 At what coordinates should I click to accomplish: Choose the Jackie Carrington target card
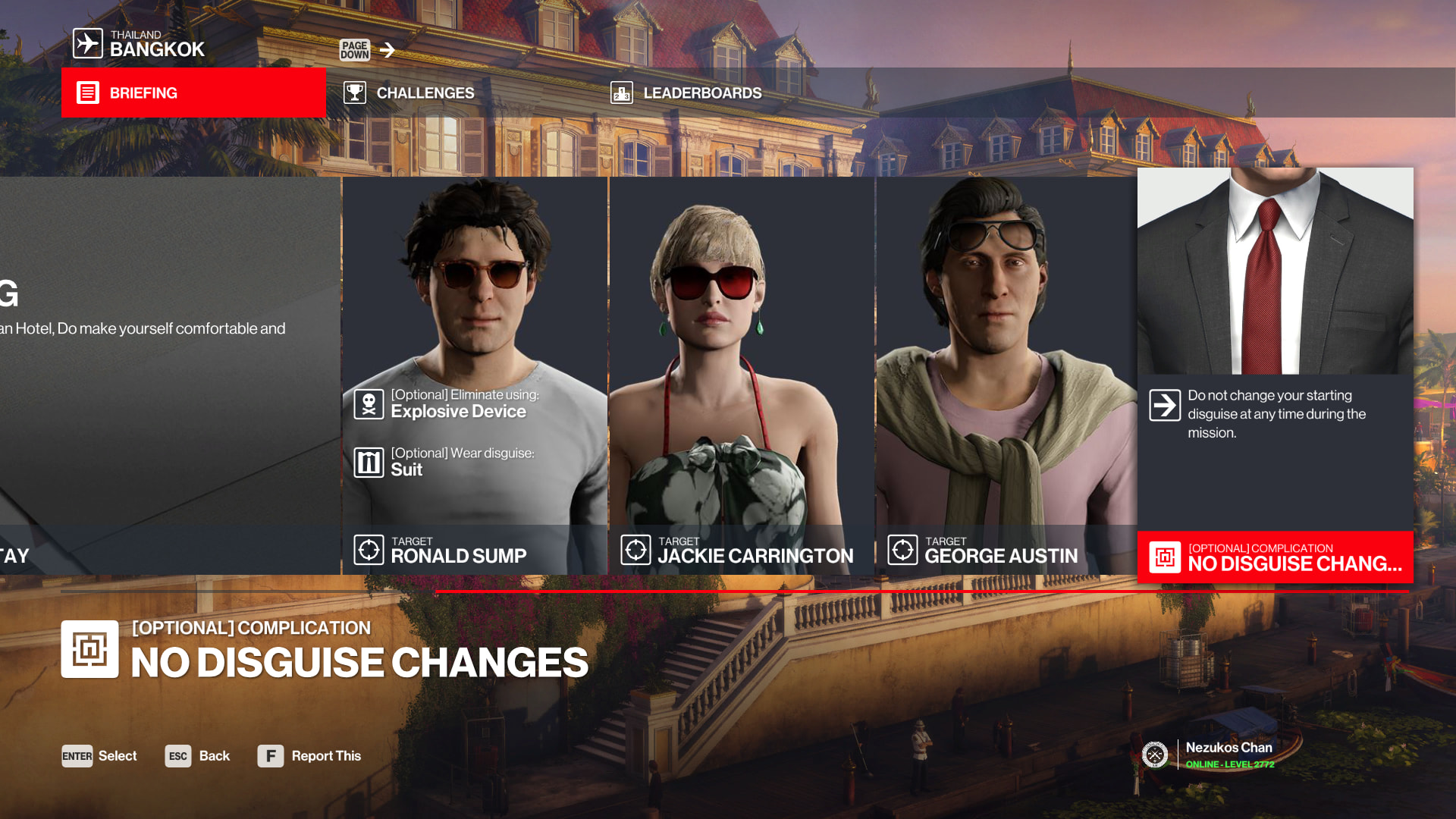742,375
